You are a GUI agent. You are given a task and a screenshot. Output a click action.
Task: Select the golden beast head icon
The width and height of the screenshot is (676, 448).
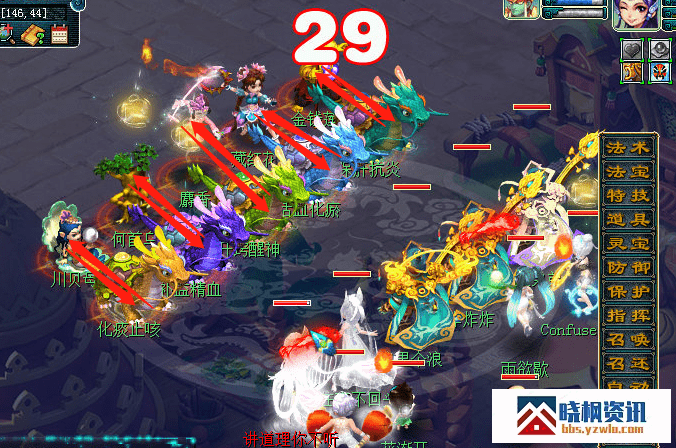[633, 72]
